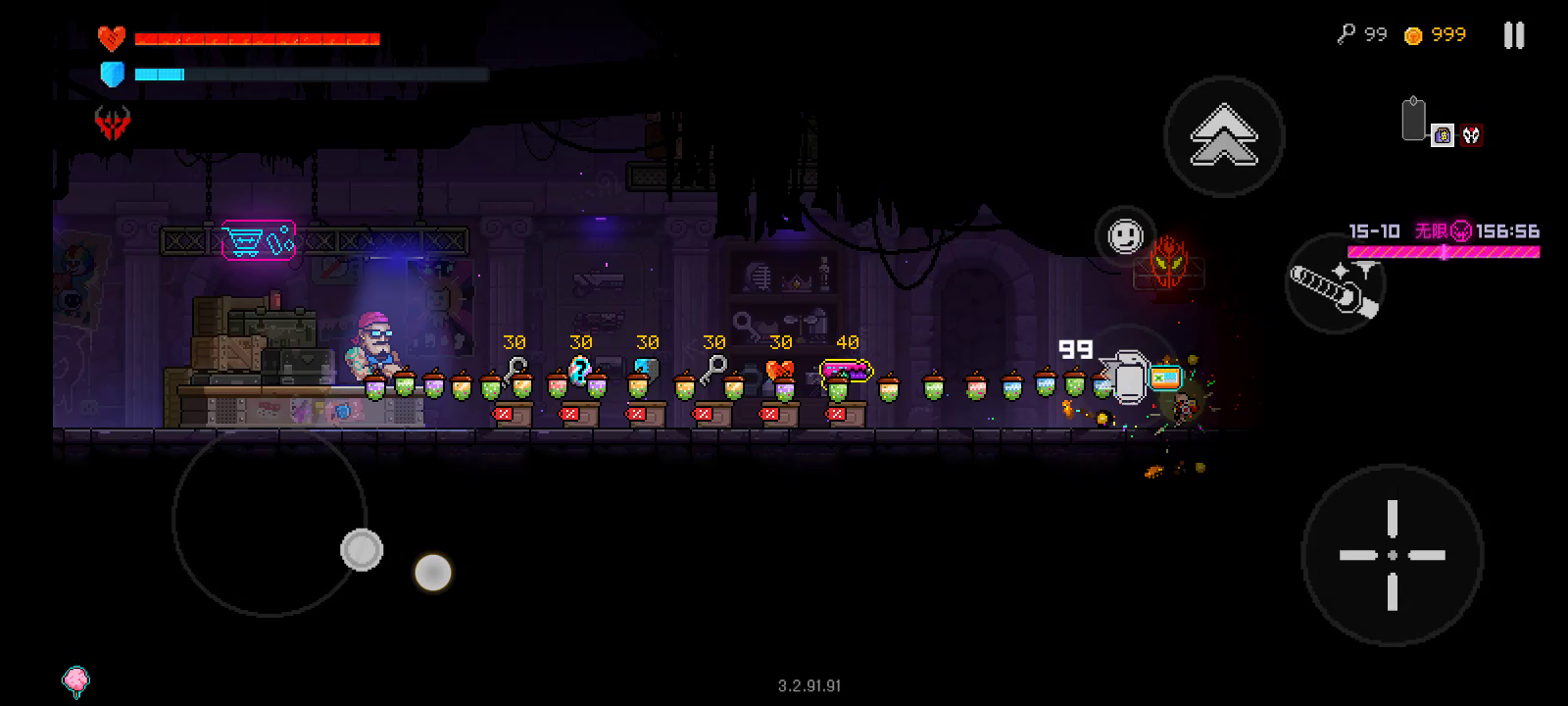Viewport: 1568px width, 706px height.
Task: Pause the game with the pause button
Action: [x=1514, y=36]
